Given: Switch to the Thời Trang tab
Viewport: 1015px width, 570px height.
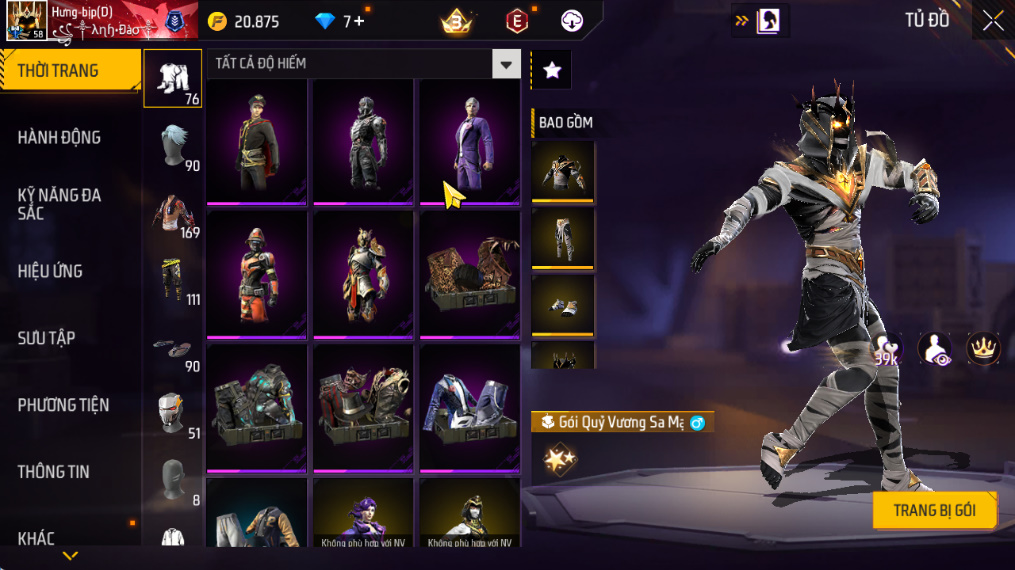Looking at the screenshot, I should [70, 71].
